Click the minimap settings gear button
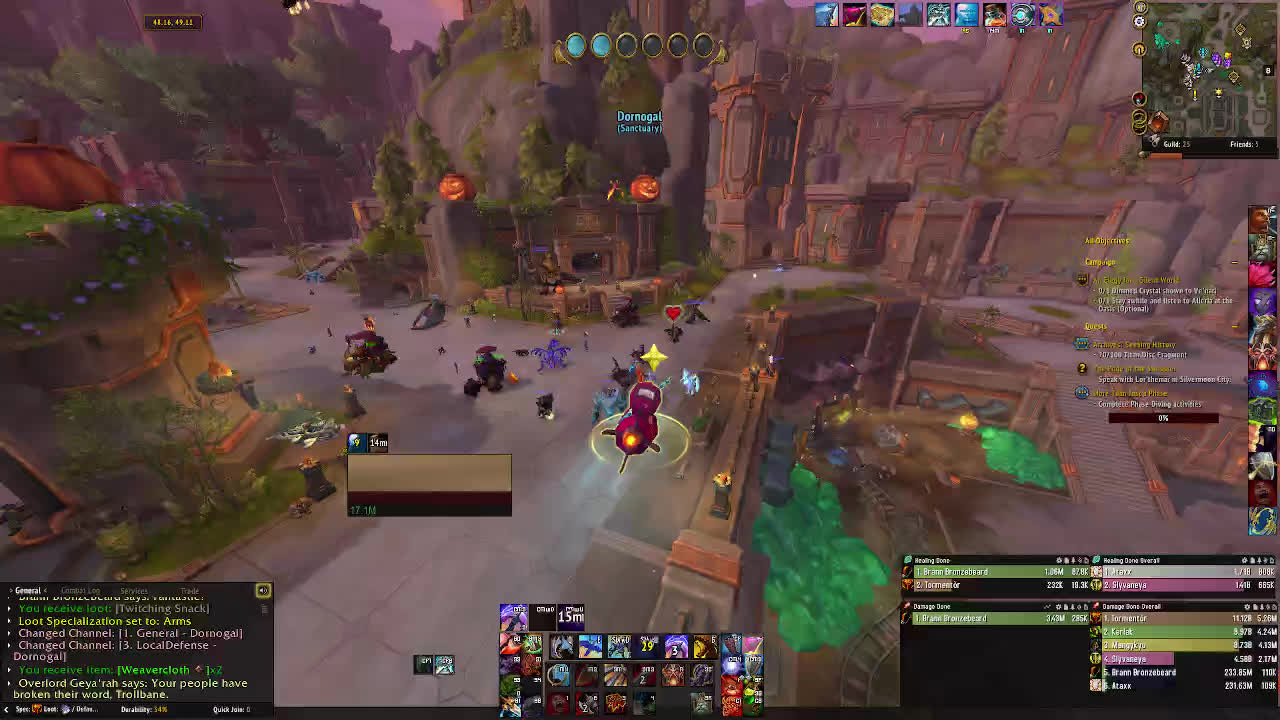This screenshot has width=1280, height=720. [1140, 21]
